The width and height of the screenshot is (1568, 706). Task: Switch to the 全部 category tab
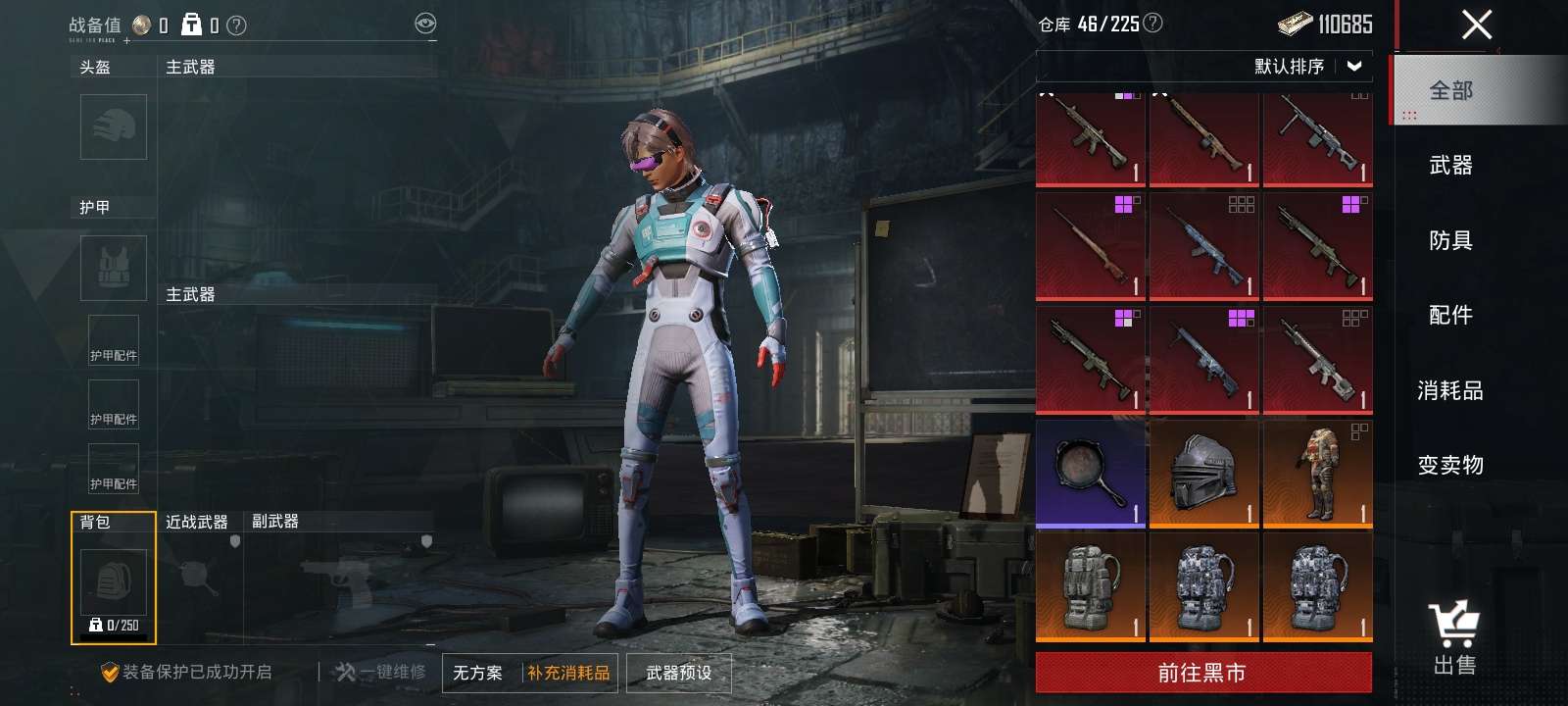coord(1450,90)
